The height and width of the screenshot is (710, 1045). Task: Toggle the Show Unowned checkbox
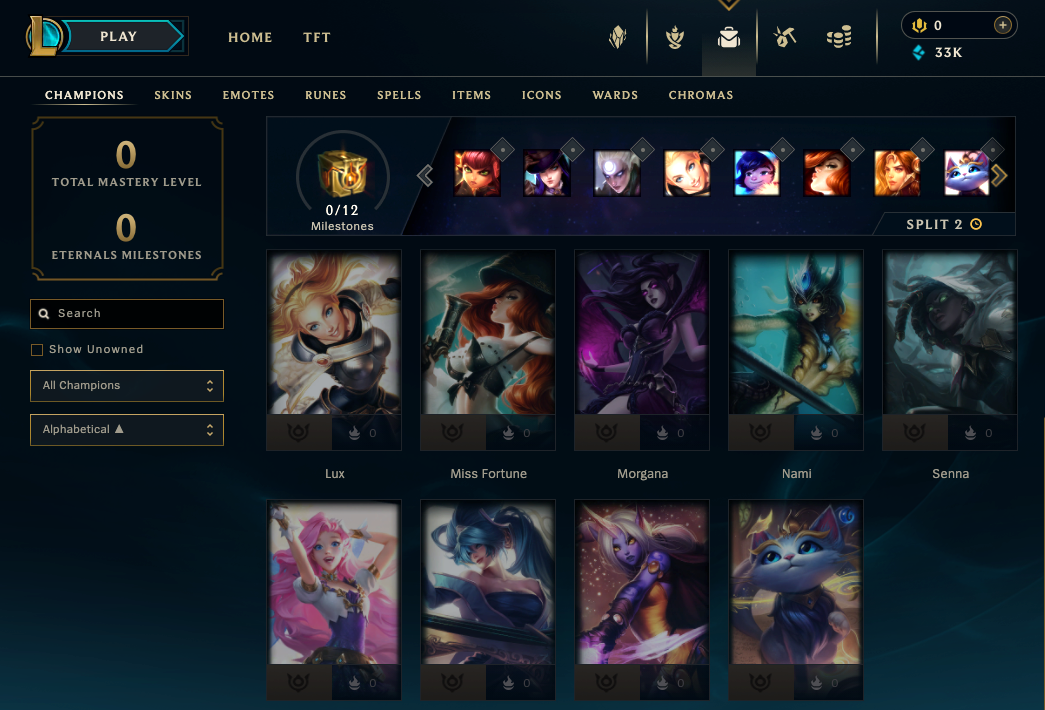(x=37, y=350)
